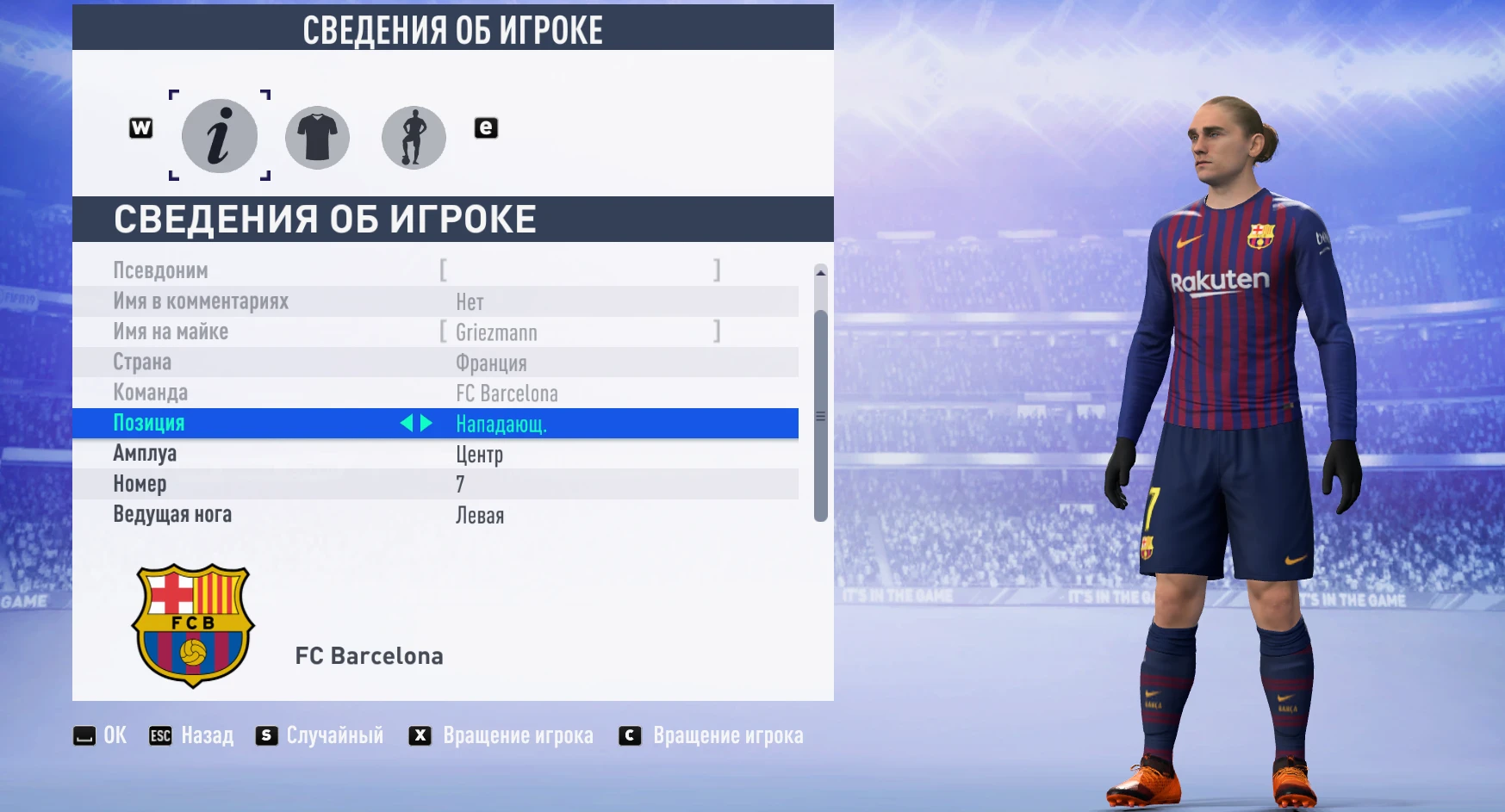Click the ESC key icon next to Назад

click(x=160, y=735)
